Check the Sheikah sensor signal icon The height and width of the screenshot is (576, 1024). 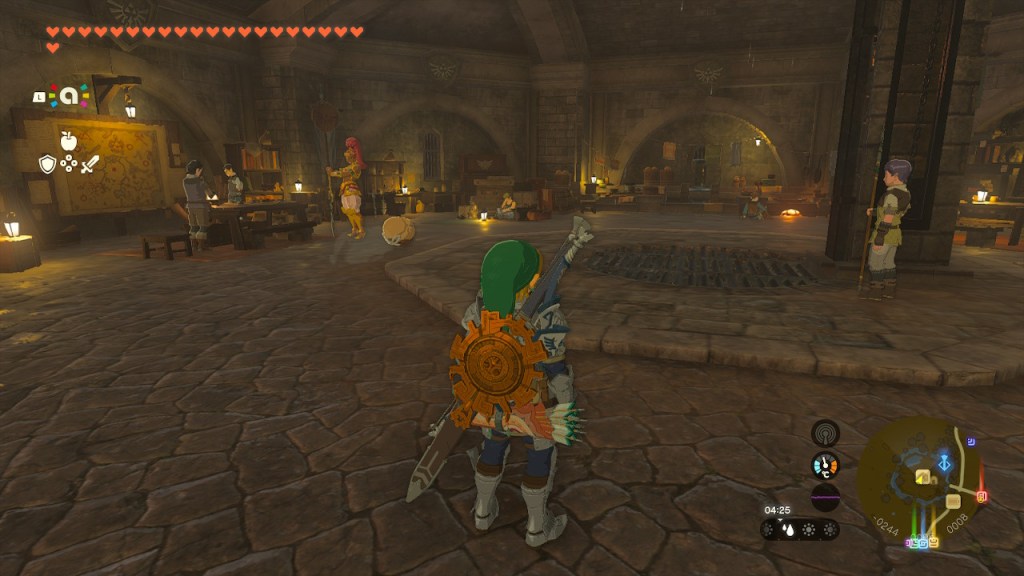tap(825, 433)
